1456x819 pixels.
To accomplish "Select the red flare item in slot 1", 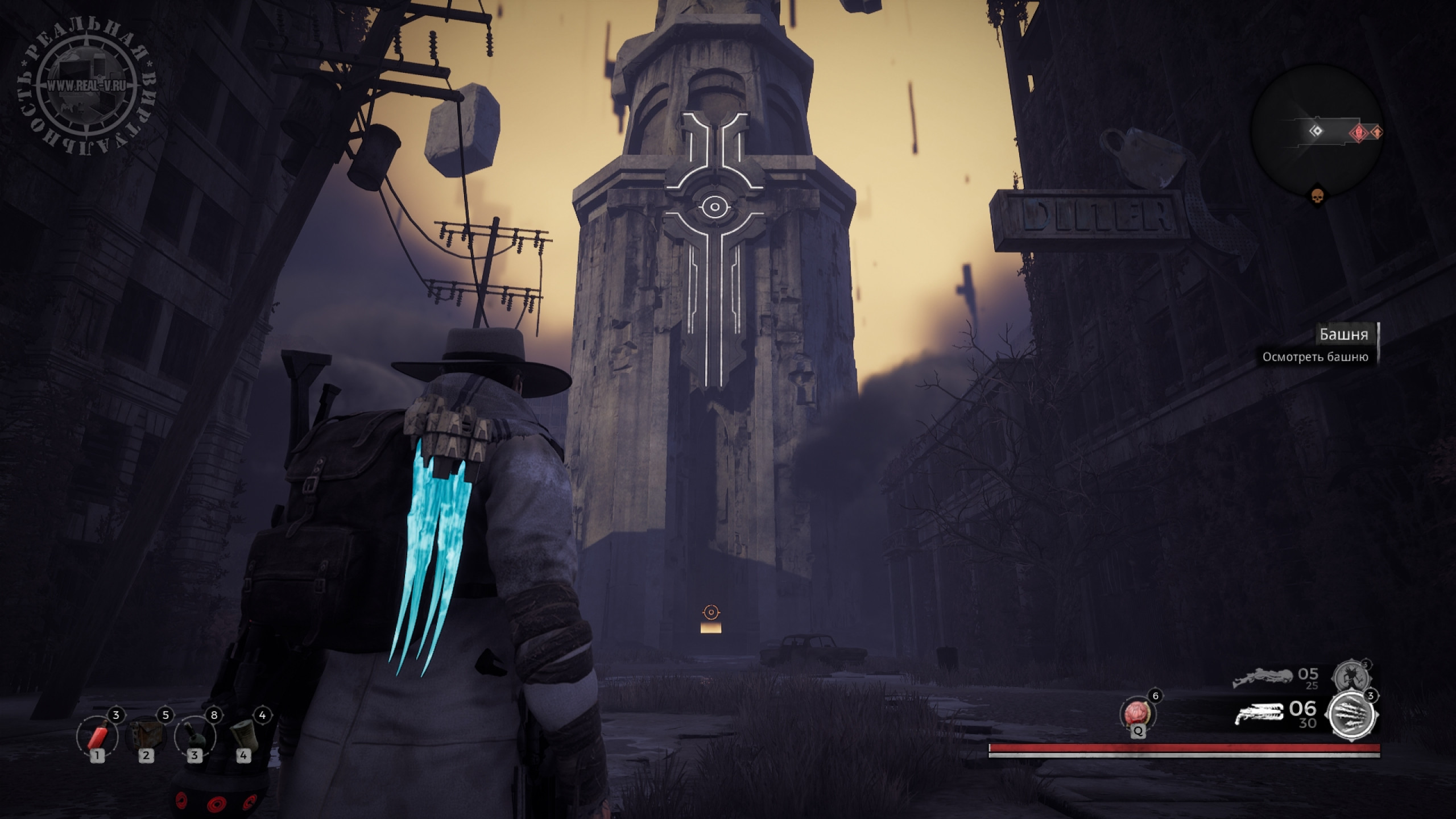I will [x=97, y=737].
